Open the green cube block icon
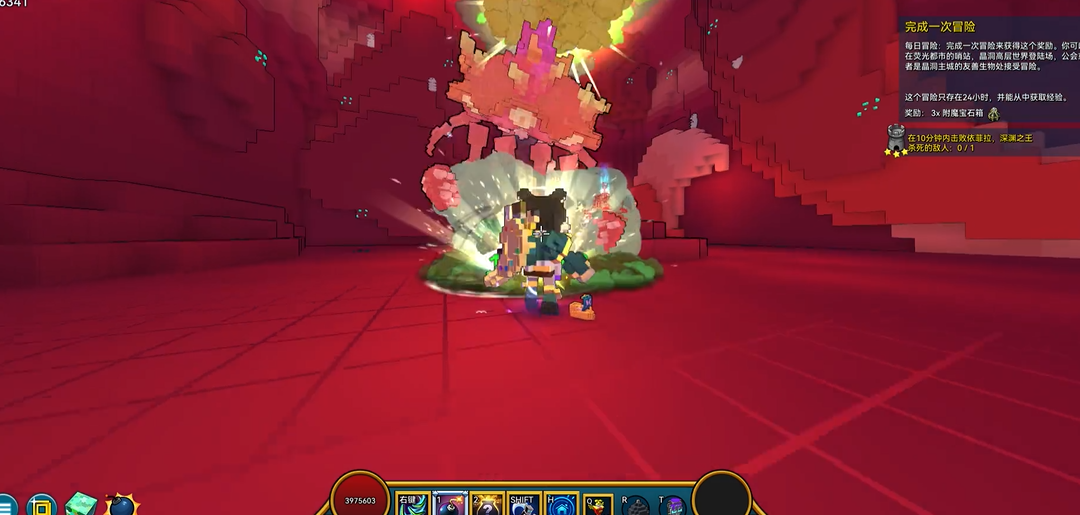 [x=80, y=505]
